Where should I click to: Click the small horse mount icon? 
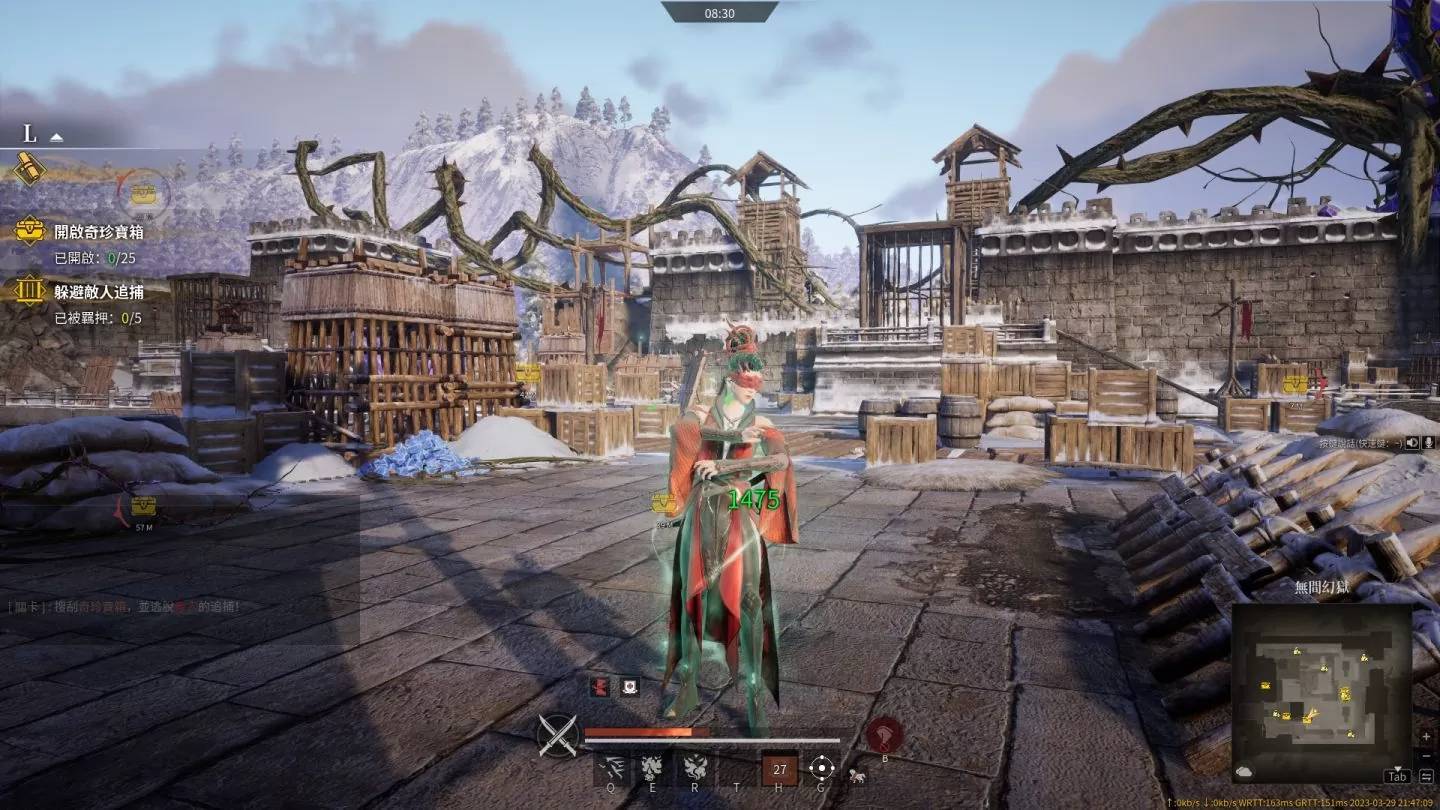[x=857, y=774]
